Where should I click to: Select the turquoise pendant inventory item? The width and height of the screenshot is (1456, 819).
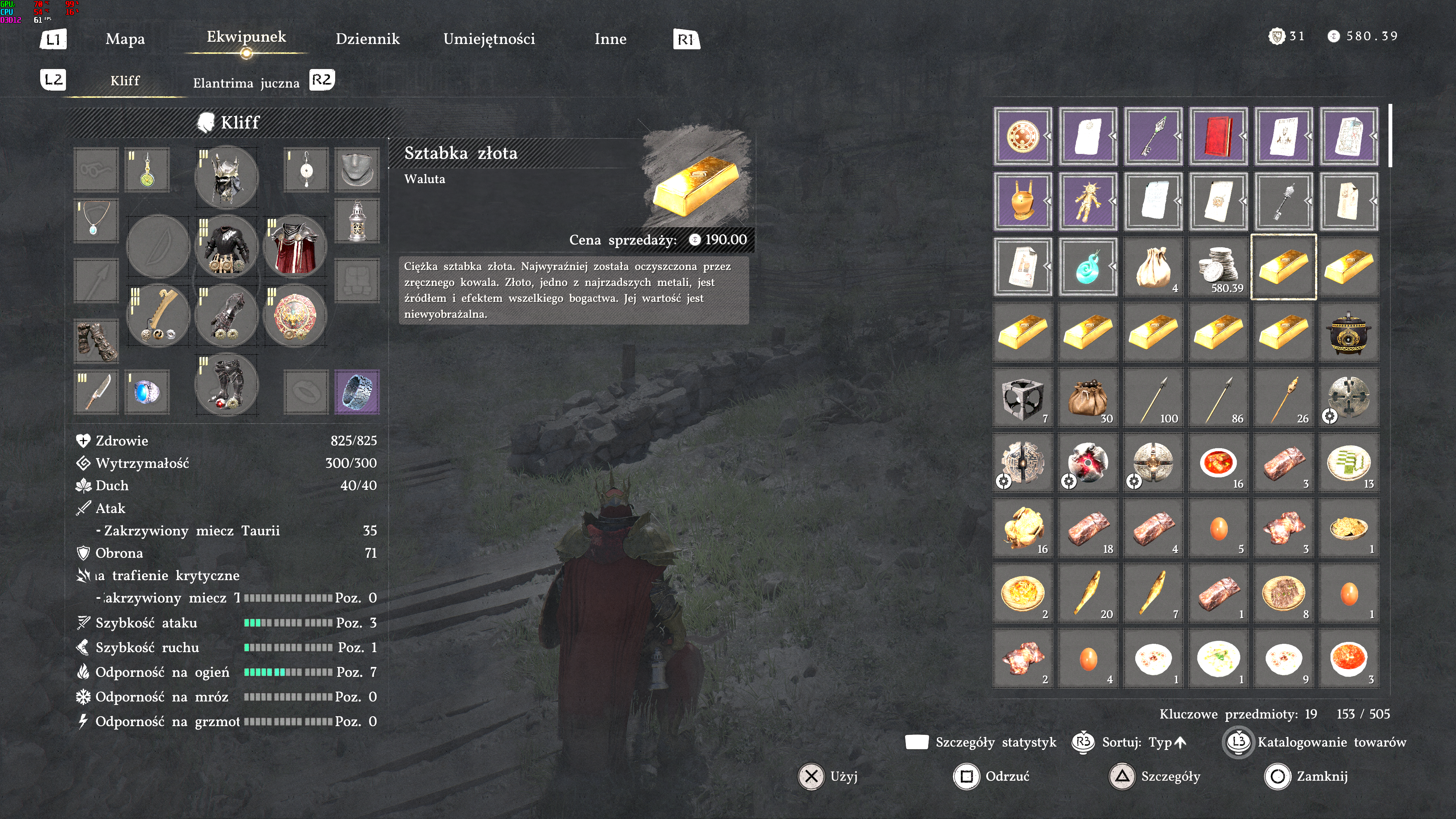(1087, 267)
